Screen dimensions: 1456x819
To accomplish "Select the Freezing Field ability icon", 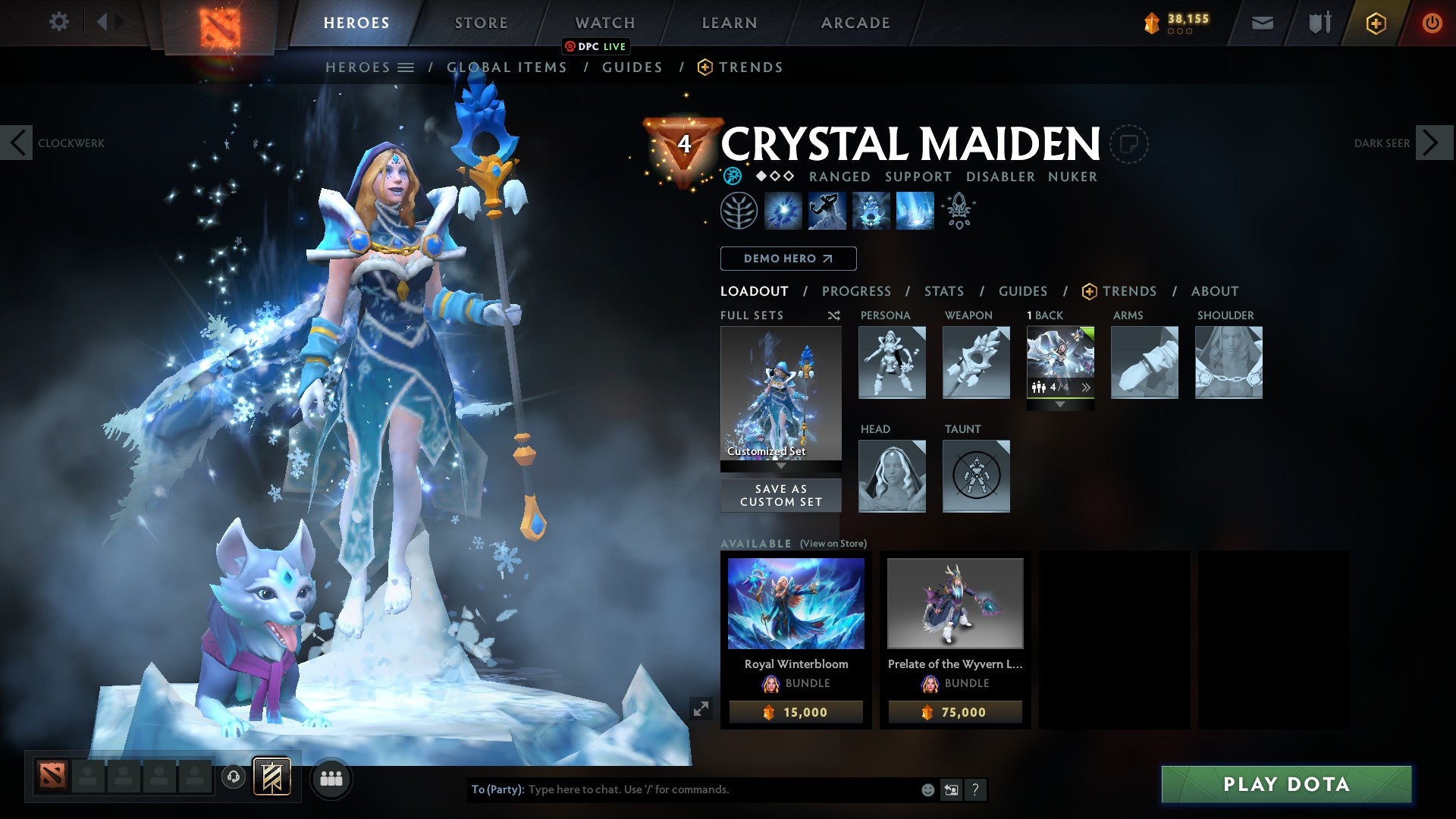I will [x=914, y=211].
